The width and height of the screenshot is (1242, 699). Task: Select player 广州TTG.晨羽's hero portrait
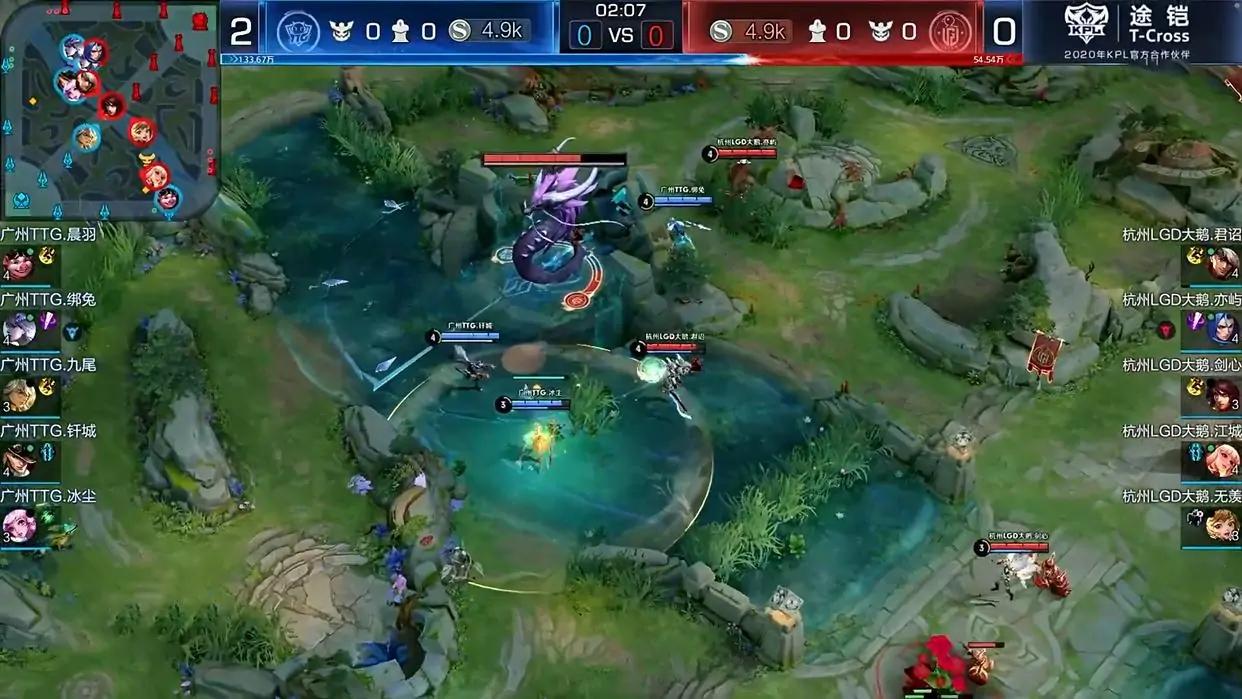pos(17,265)
